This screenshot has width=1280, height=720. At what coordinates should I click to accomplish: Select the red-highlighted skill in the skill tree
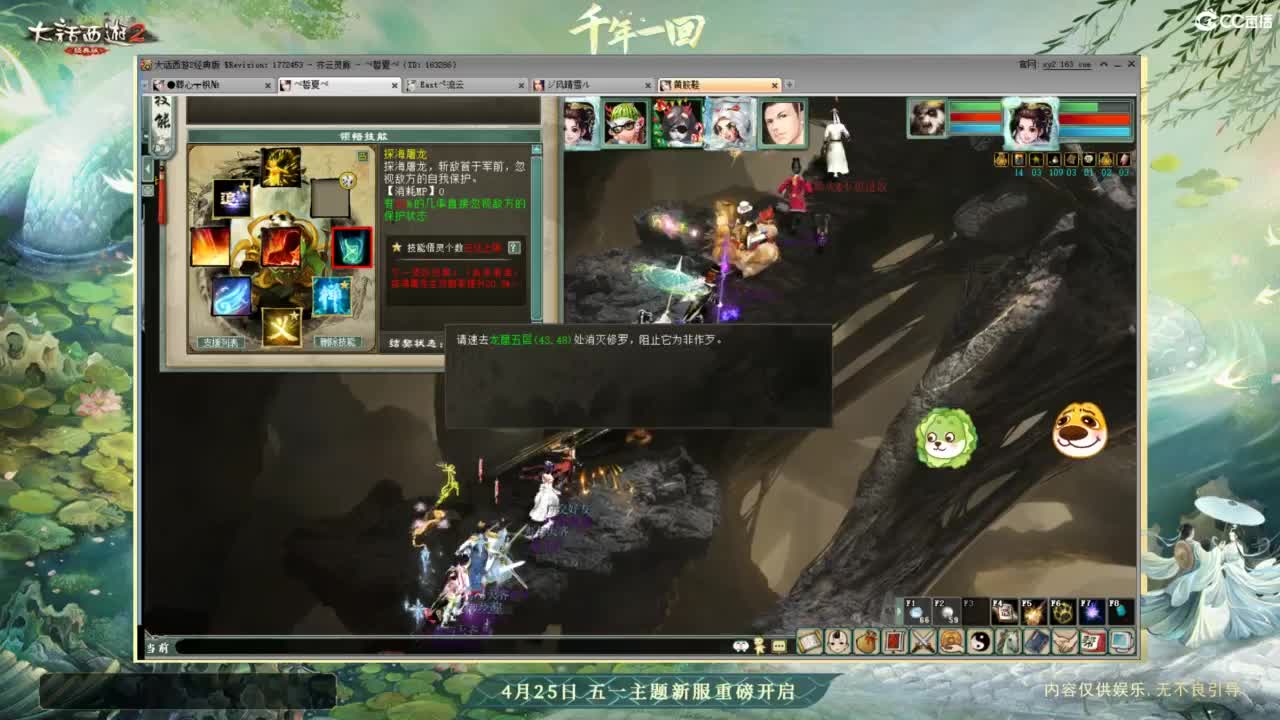point(353,248)
